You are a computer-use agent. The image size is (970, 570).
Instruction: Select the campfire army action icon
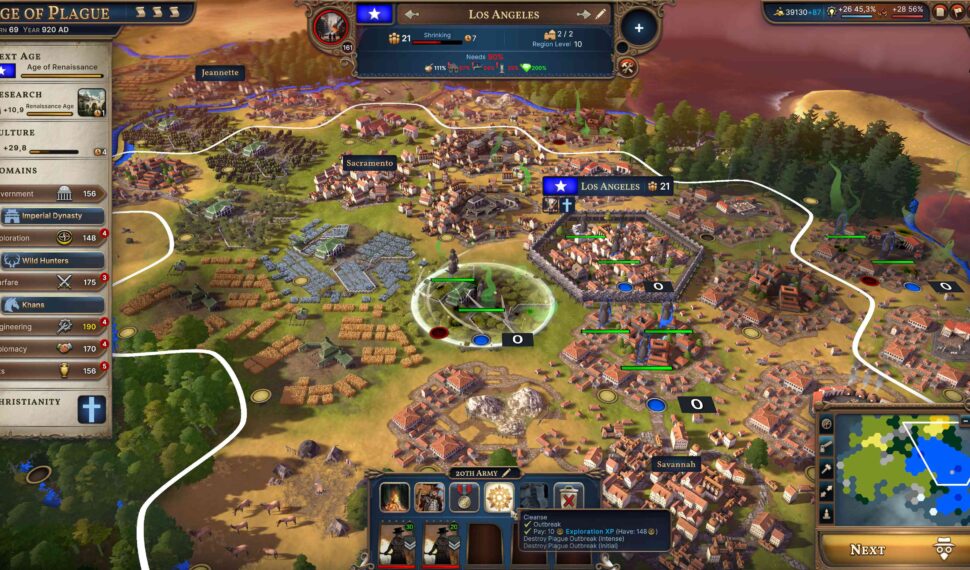[394, 497]
